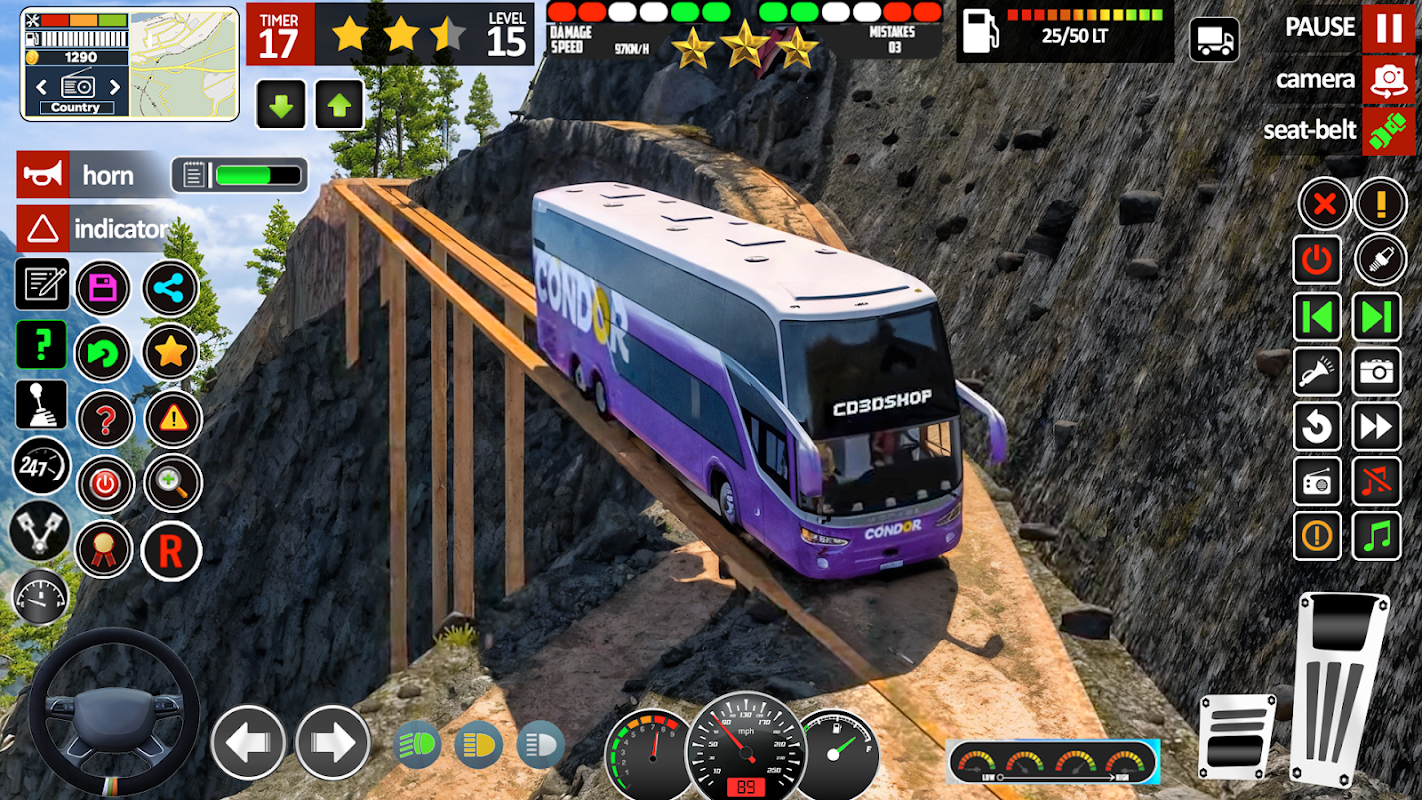Screen dimensions: 1422x800
Task: Tap the truck icon near the fuel gauge
Action: point(1214,40)
